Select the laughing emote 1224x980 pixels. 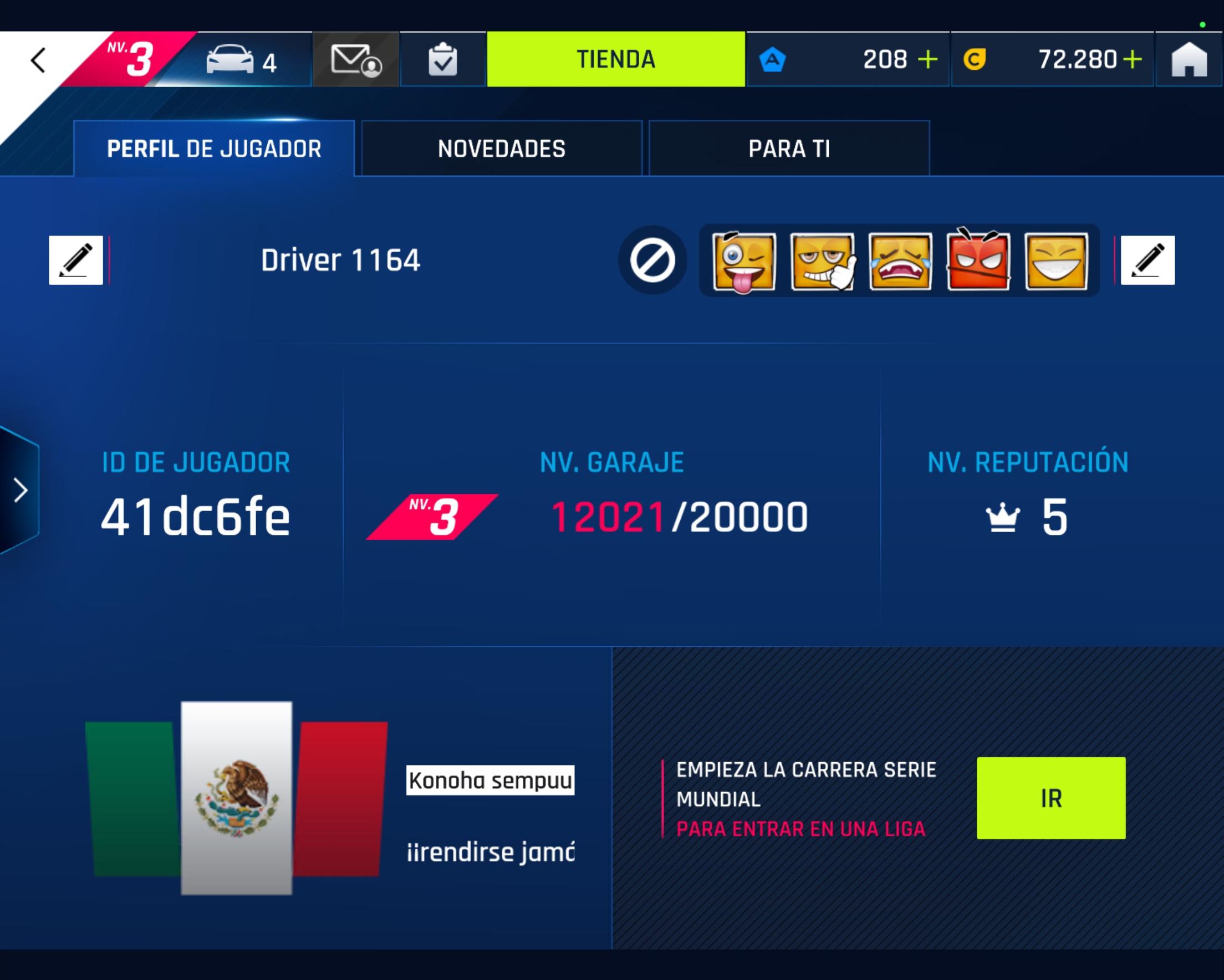[1056, 261]
